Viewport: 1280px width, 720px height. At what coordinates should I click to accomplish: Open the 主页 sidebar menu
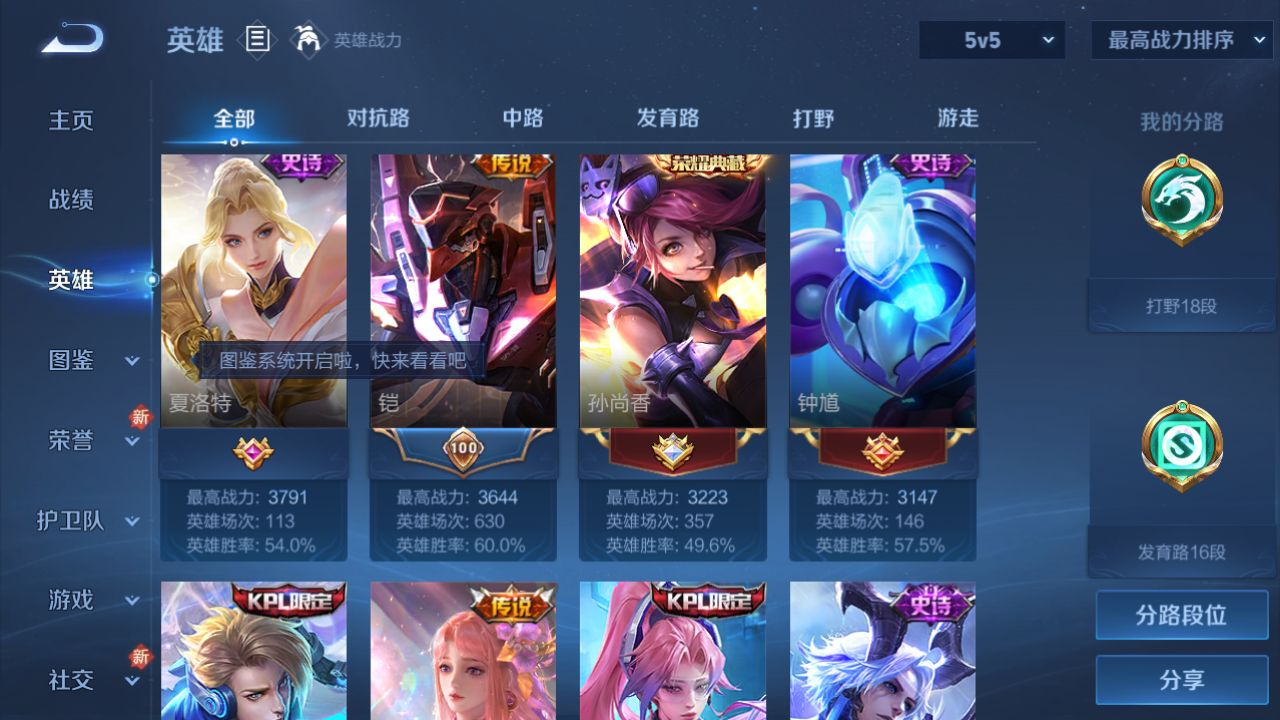click(x=71, y=121)
